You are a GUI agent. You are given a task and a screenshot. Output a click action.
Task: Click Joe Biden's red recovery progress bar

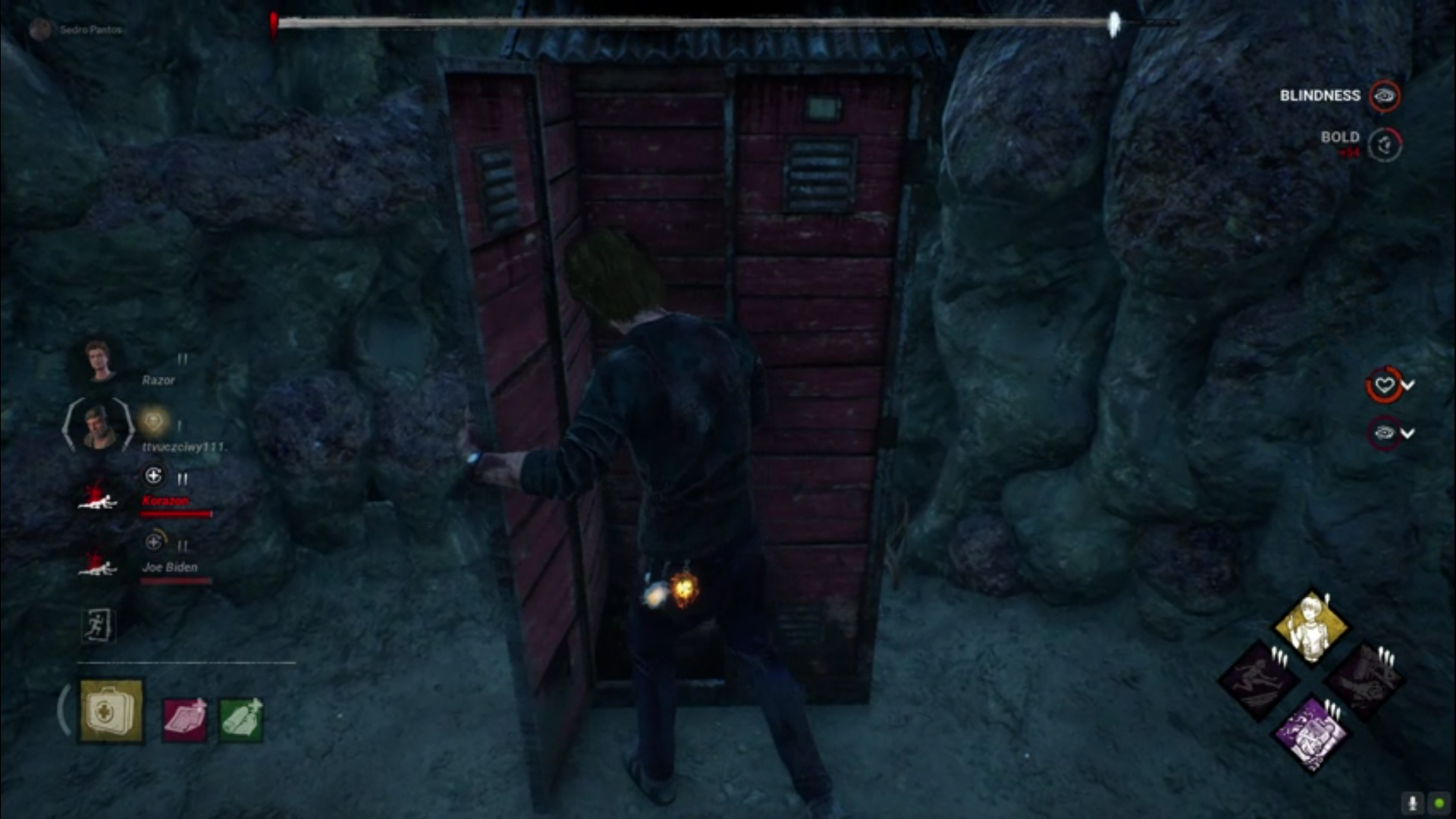[174, 581]
